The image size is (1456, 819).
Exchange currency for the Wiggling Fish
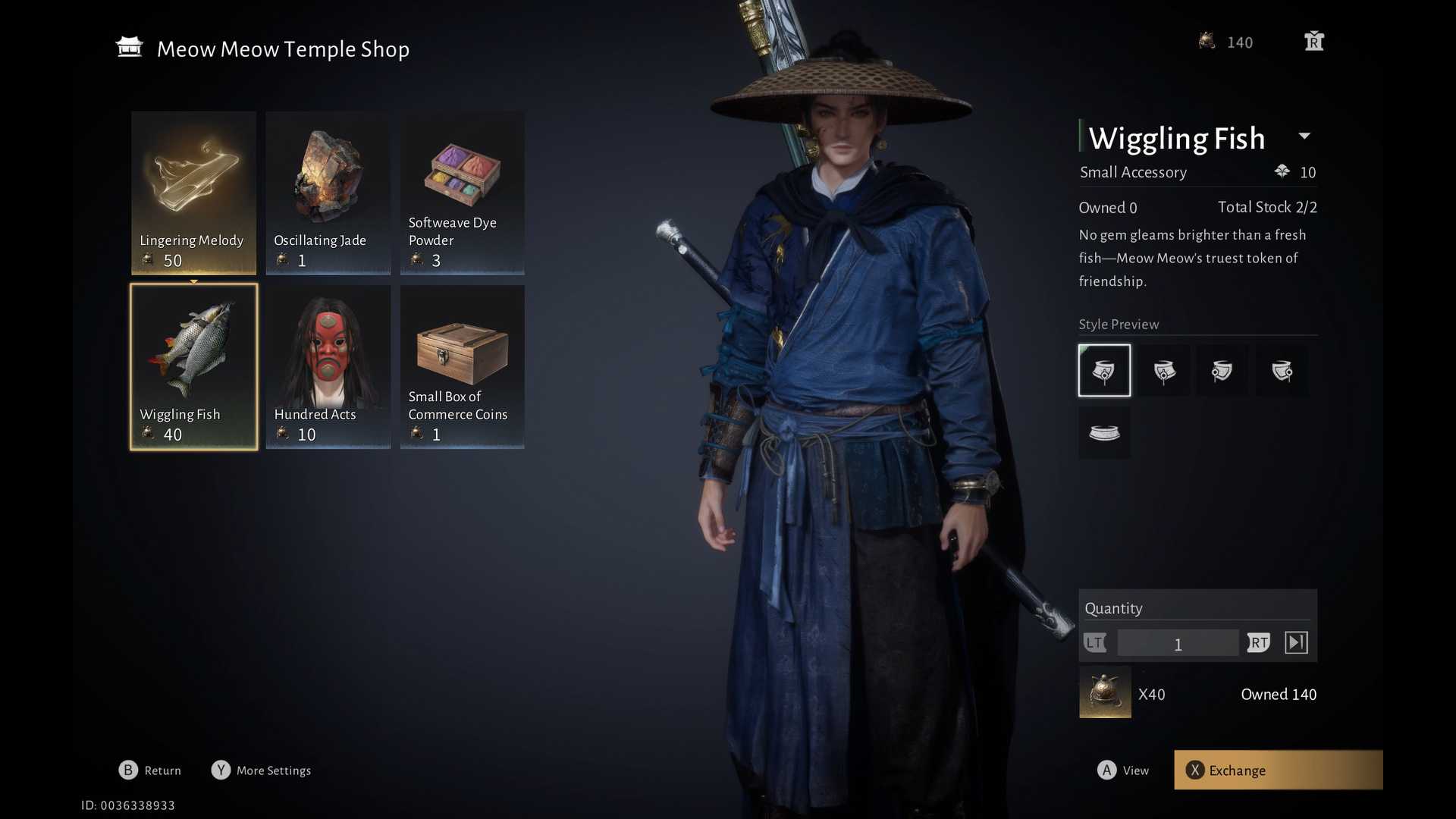pos(1278,770)
